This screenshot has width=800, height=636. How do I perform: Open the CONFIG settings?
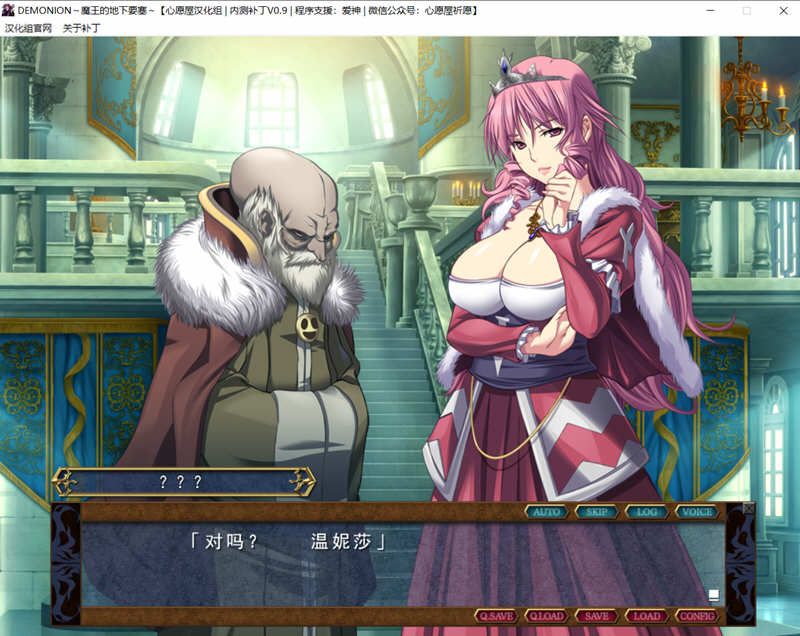[696, 616]
